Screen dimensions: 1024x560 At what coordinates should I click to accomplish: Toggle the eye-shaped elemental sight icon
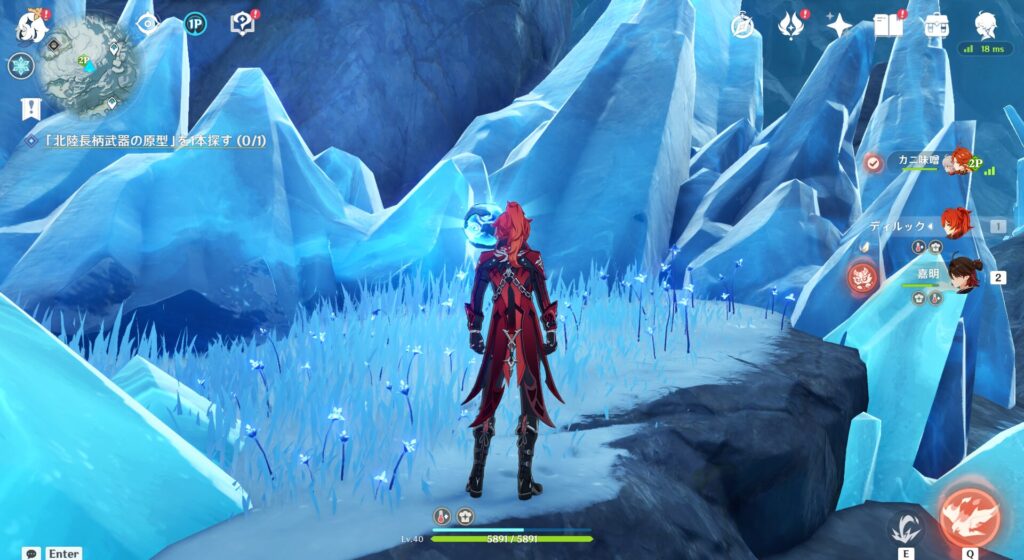148,24
